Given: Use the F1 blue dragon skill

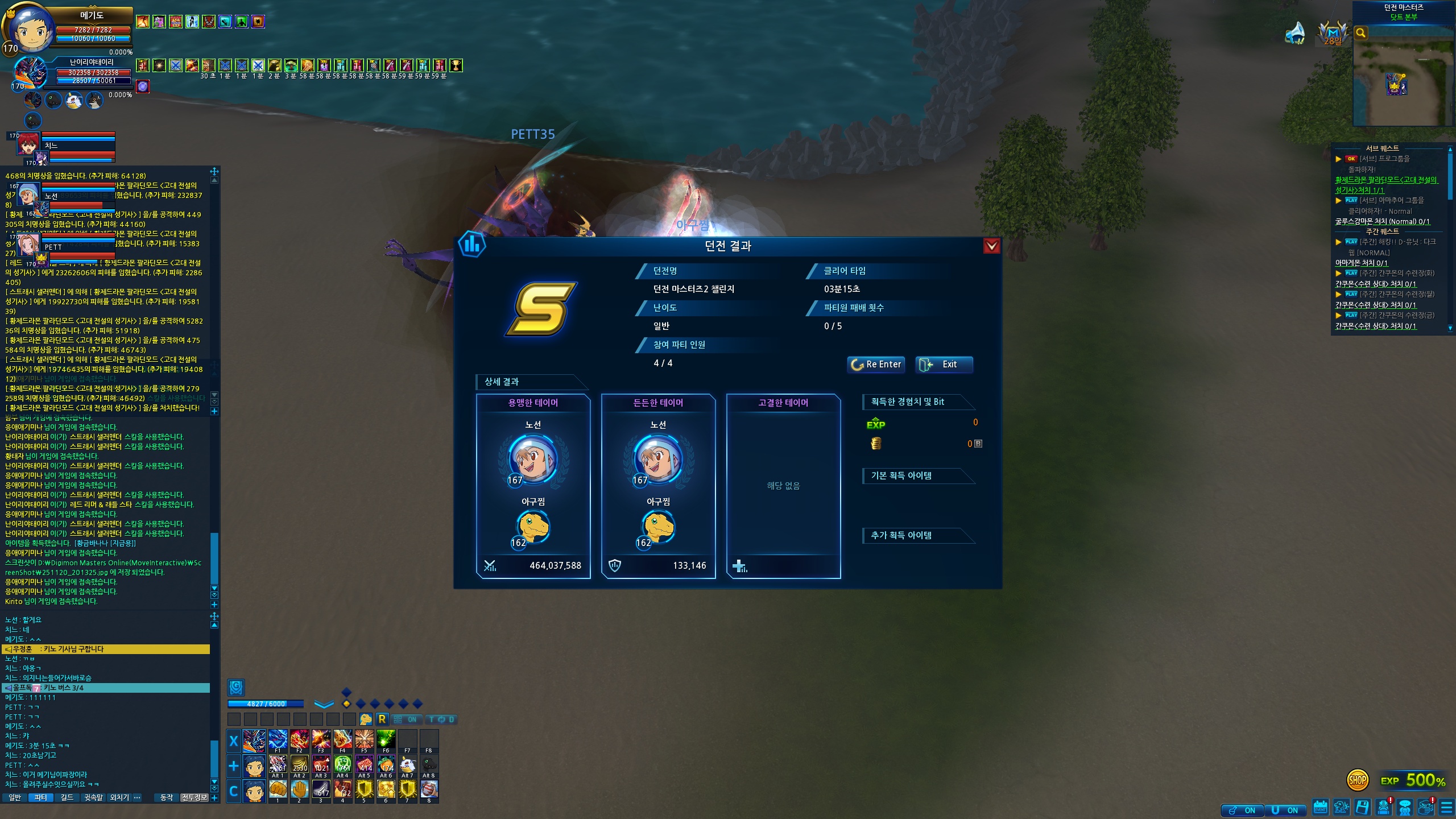Looking at the screenshot, I should click(278, 740).
